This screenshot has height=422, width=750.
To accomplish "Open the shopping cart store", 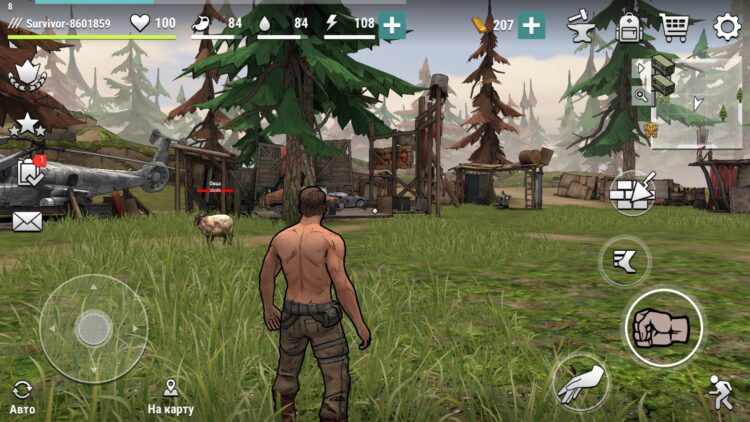I will pyautogui.click(x=675, y=26).
